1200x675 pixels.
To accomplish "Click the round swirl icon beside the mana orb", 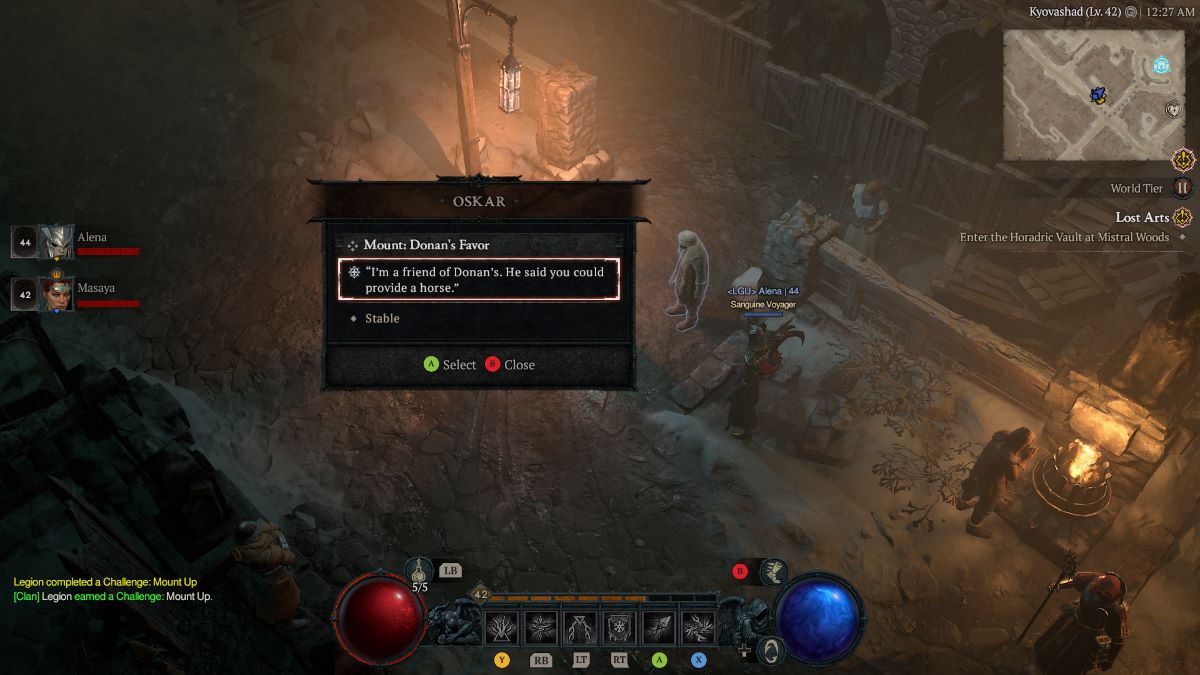I will tap(769, 651).
